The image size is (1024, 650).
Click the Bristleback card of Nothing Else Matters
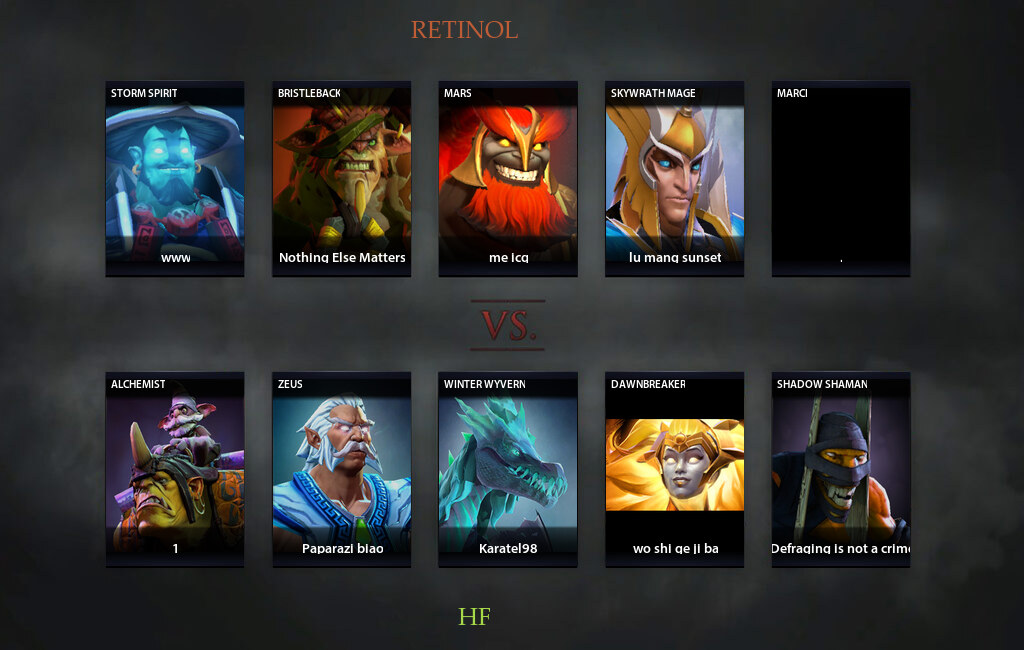342,178
